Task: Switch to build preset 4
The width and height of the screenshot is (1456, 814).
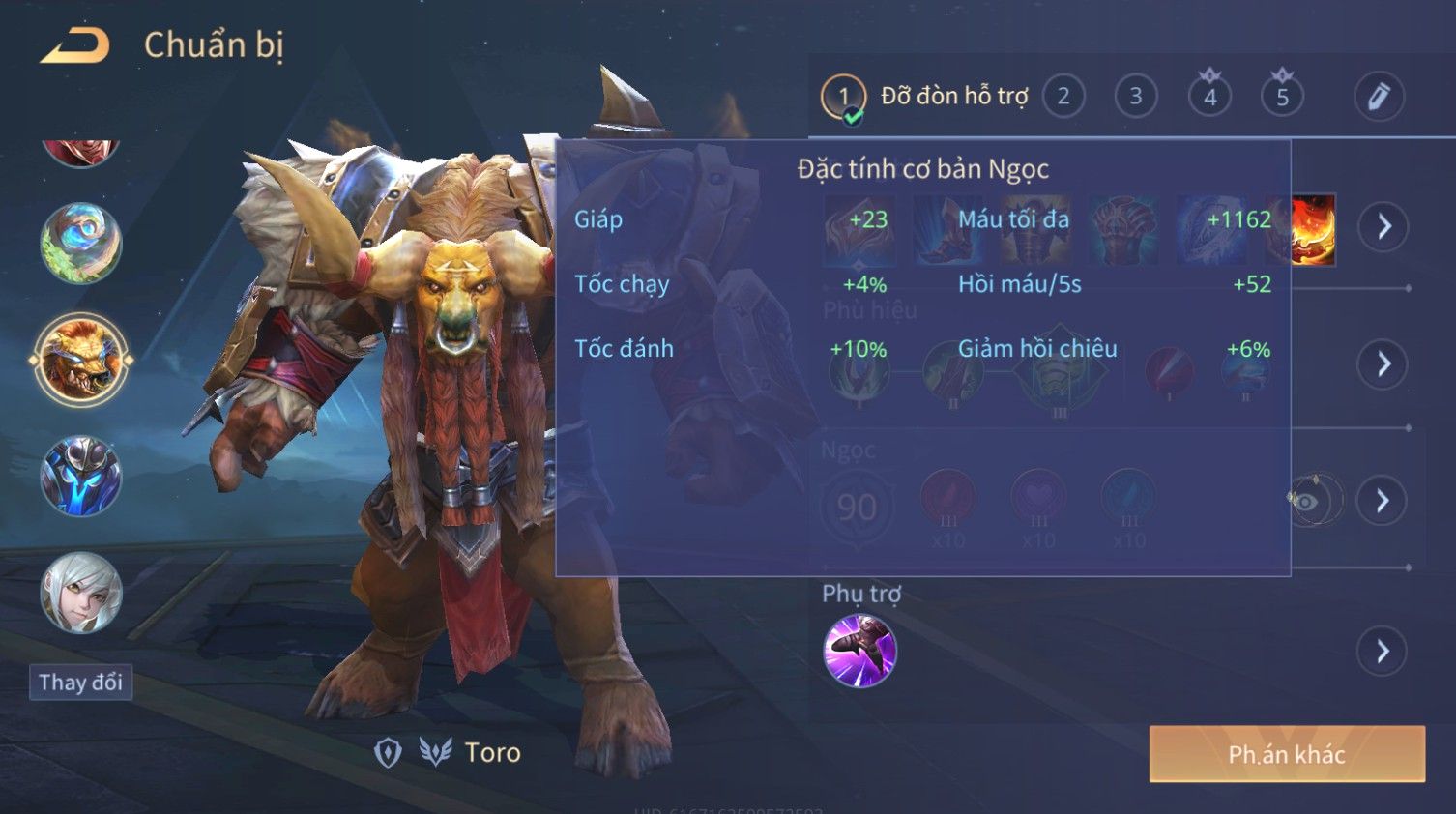Action: click(1209, 97)
